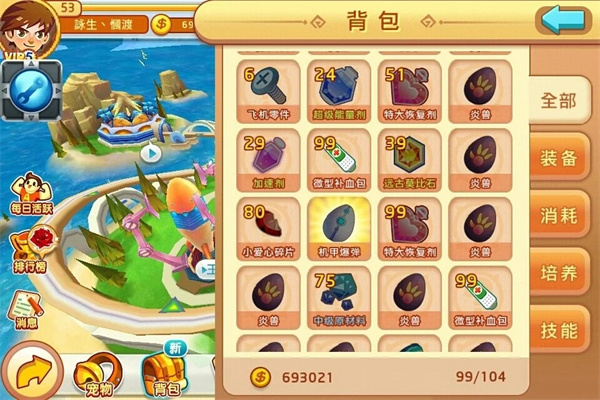This screenshot has width=600, height=400.
Task: Pick the 远古莫比石 item slot
Action: click(x=409, y=160)
